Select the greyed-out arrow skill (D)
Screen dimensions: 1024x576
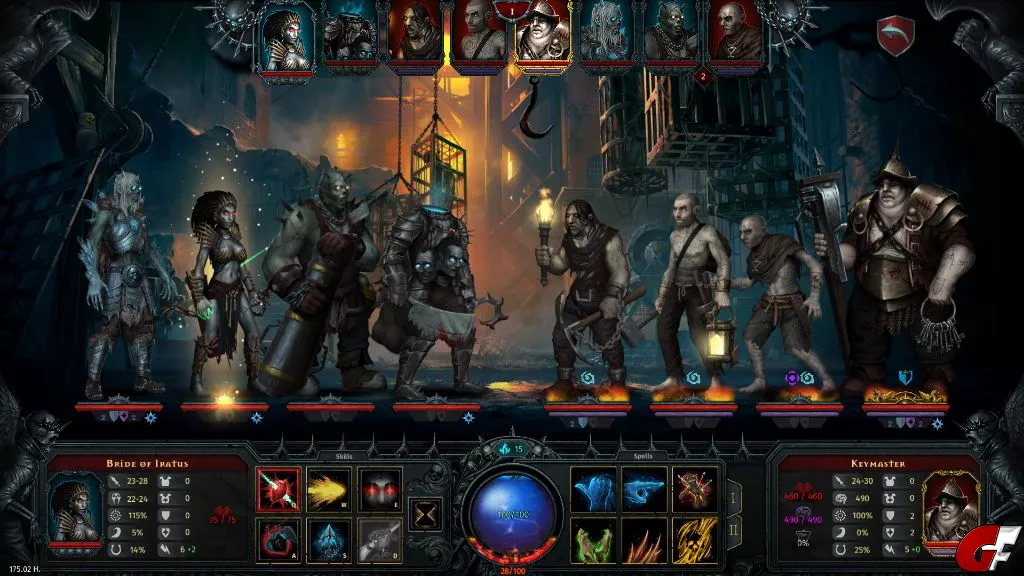(380, 540)
